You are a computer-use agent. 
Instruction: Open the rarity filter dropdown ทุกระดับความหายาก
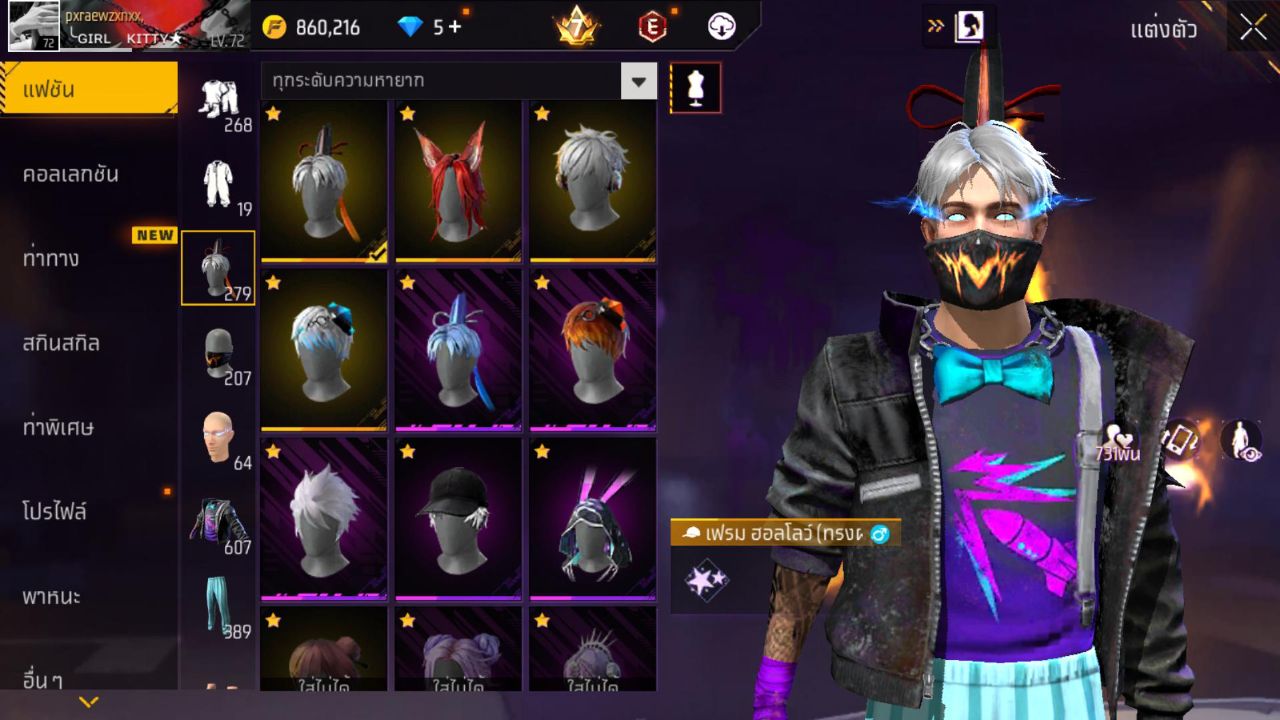pyautogui.click(x=455, y=83)
